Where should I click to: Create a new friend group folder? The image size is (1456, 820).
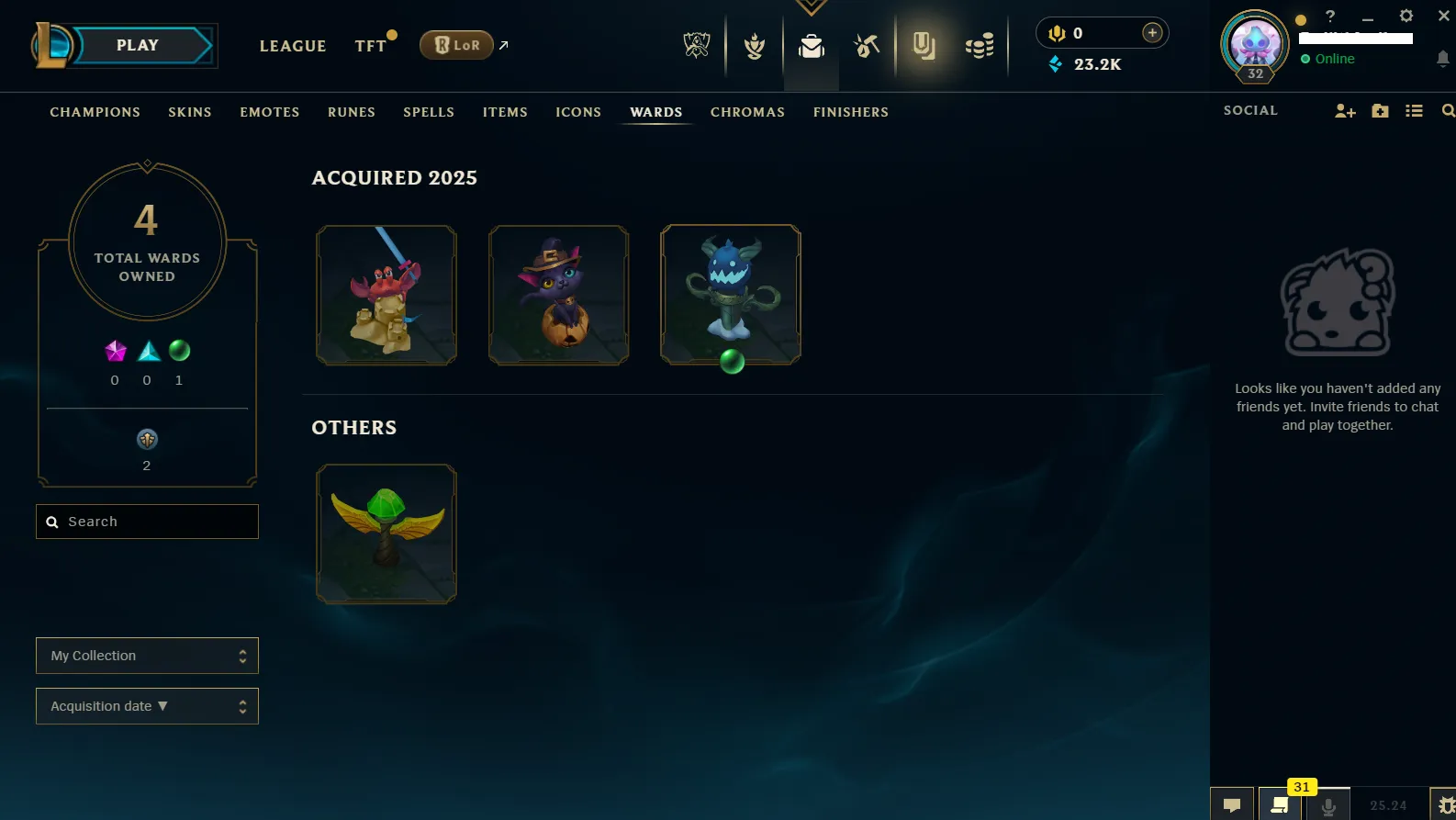click(x=1380, y=110)
